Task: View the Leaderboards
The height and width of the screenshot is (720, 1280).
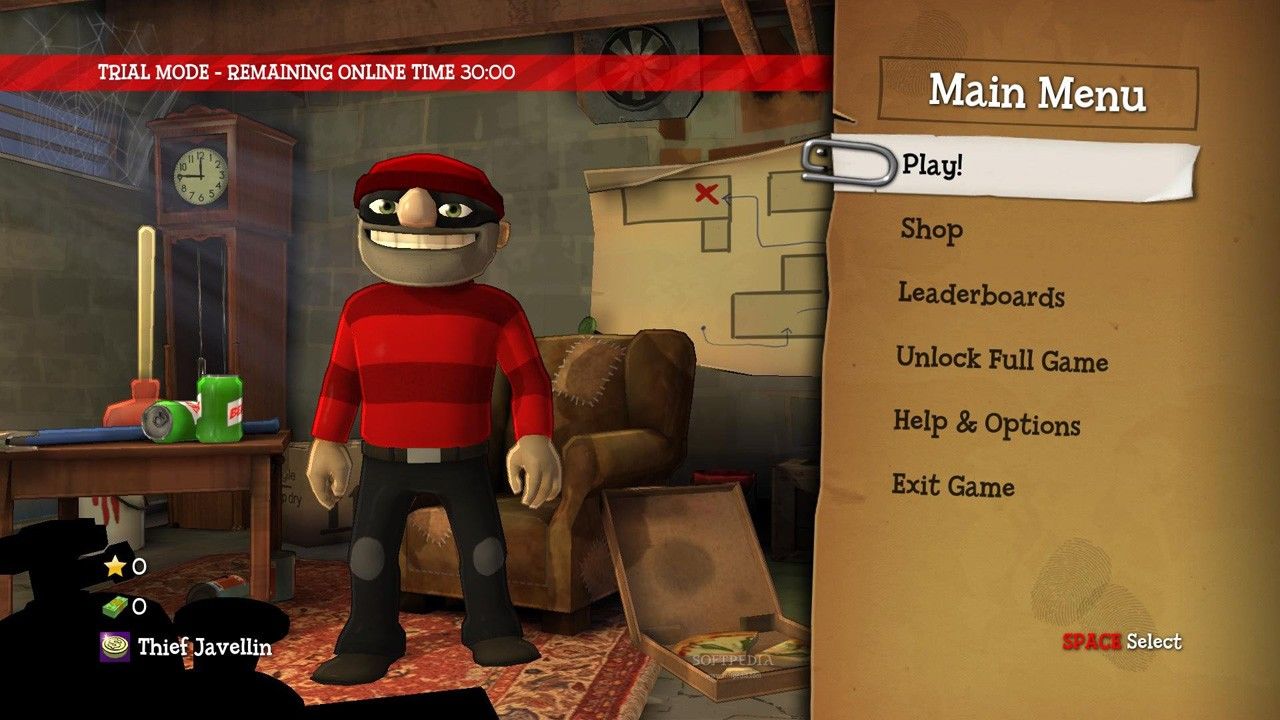Action: tap(980, 295)
